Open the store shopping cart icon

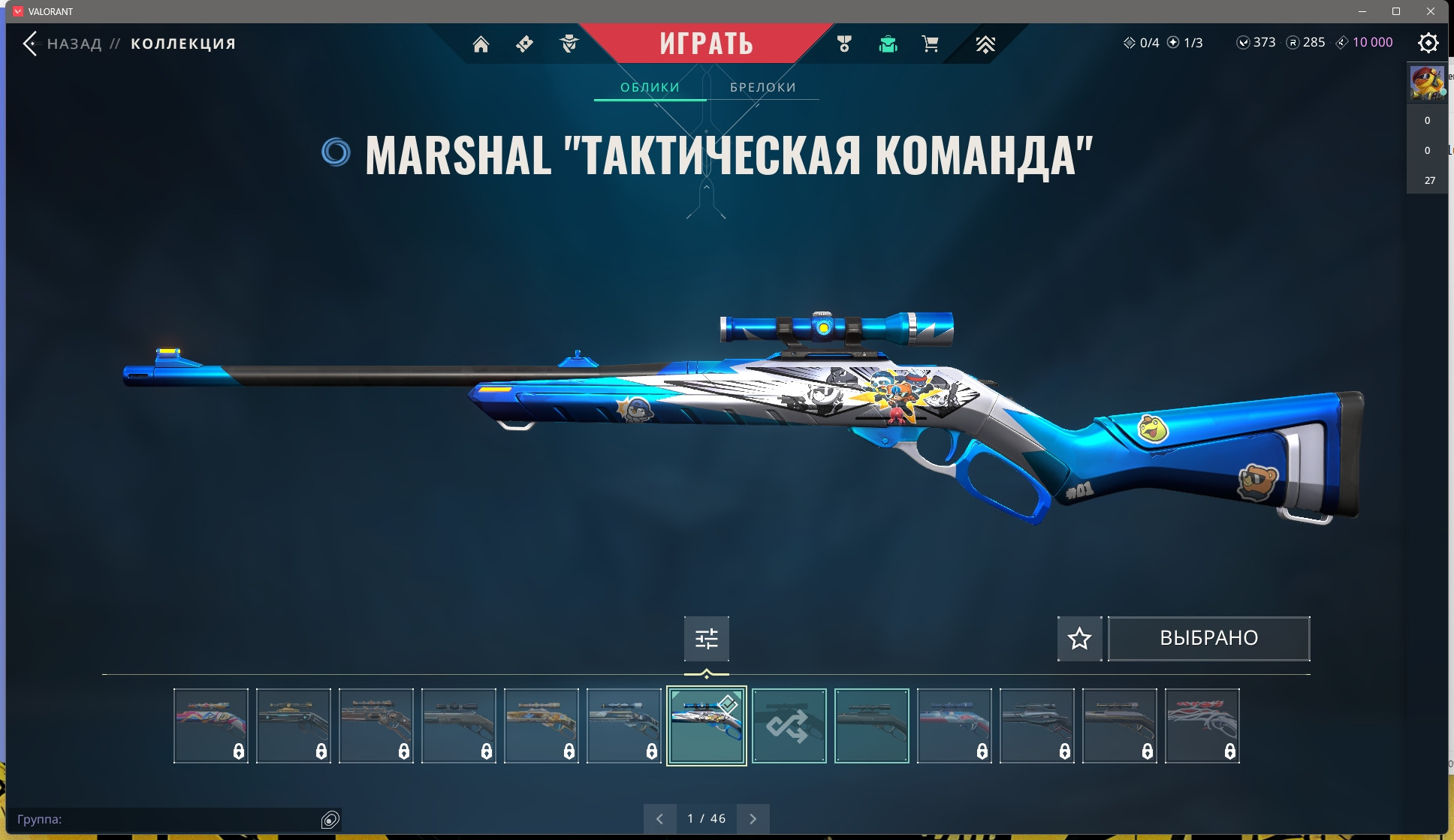930,44
